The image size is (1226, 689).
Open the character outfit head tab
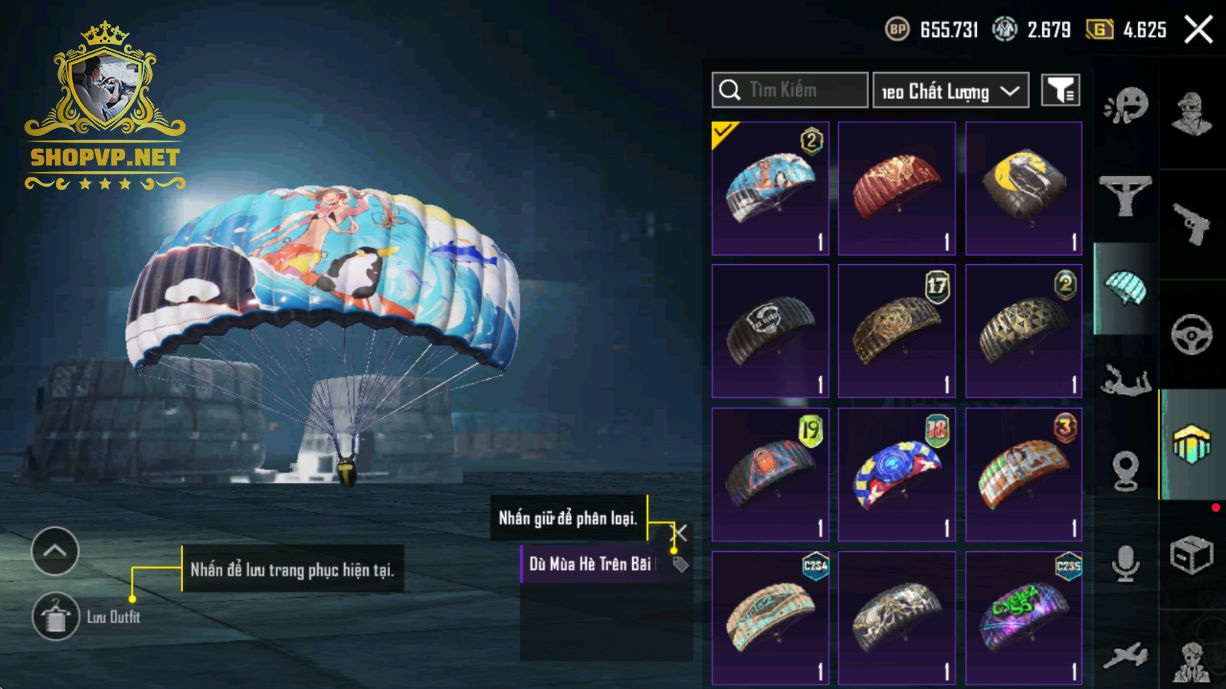1192,112
